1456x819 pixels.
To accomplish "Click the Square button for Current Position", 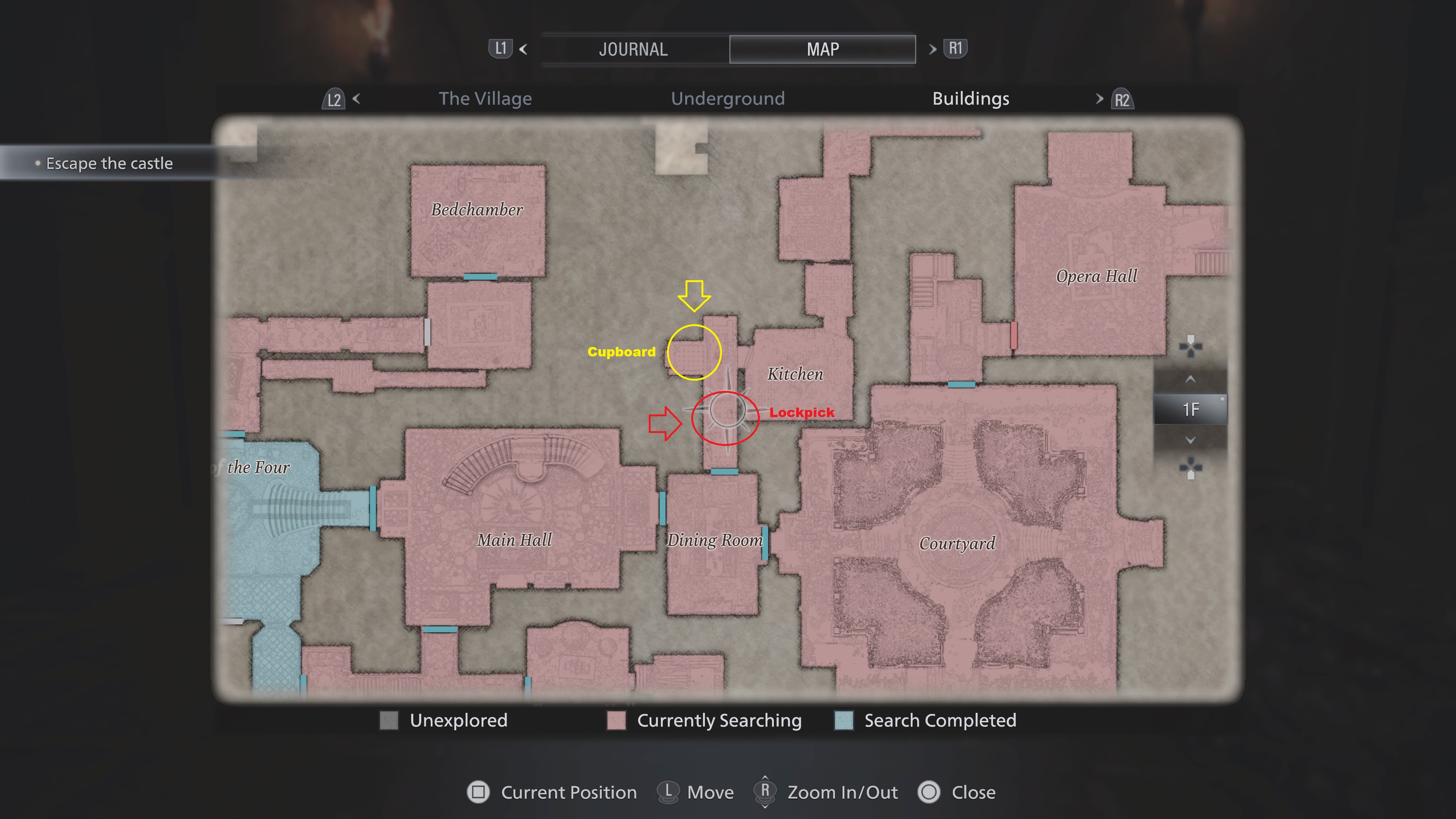I will pos(478,792).
